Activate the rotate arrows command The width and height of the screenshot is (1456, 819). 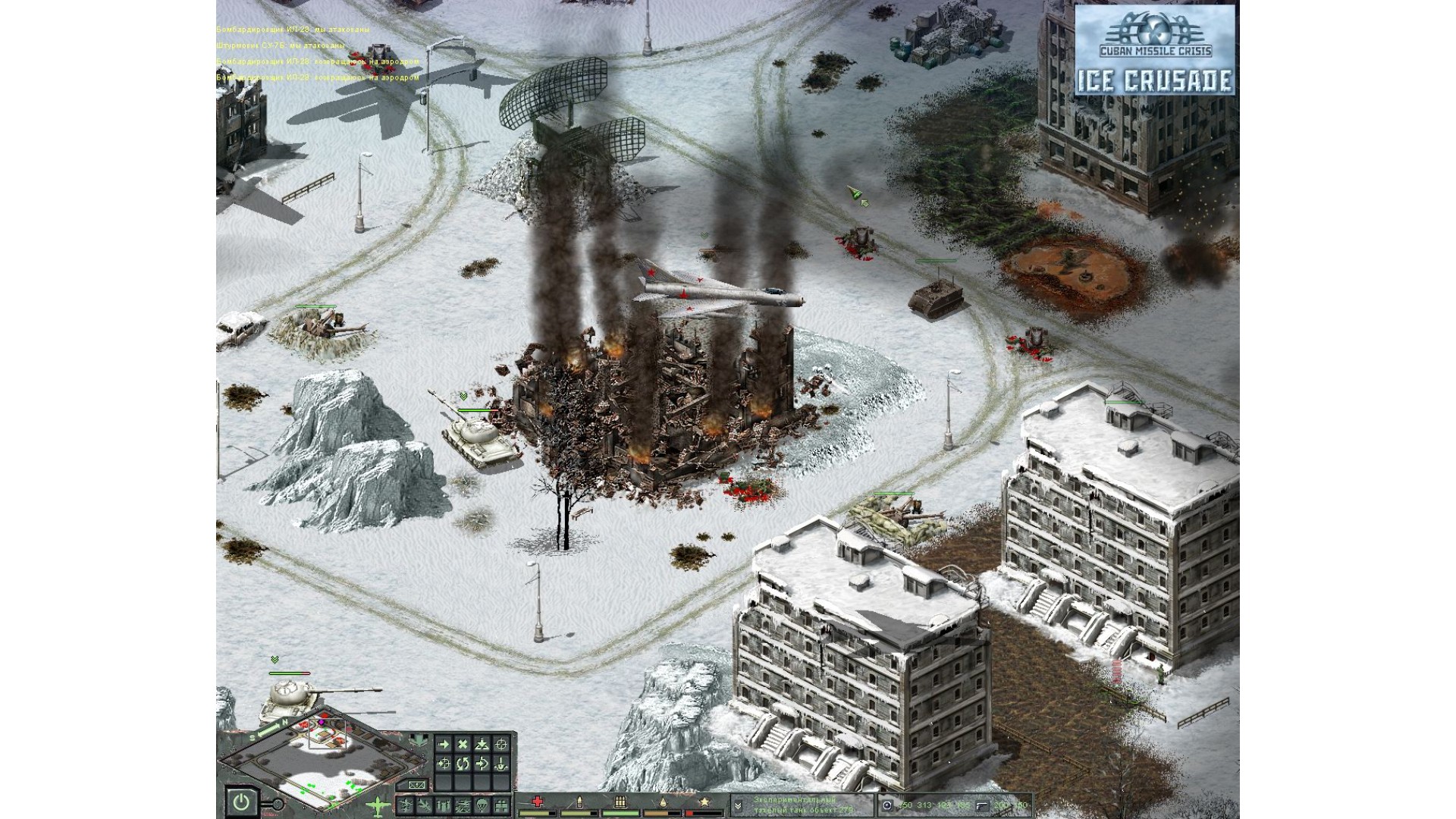463,764
